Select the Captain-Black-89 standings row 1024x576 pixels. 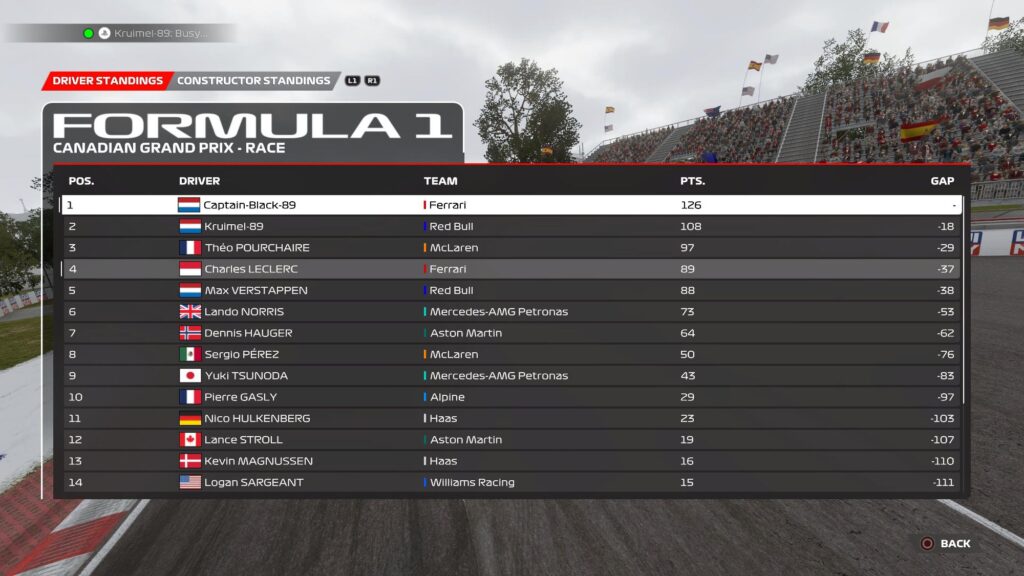point(510,205)
